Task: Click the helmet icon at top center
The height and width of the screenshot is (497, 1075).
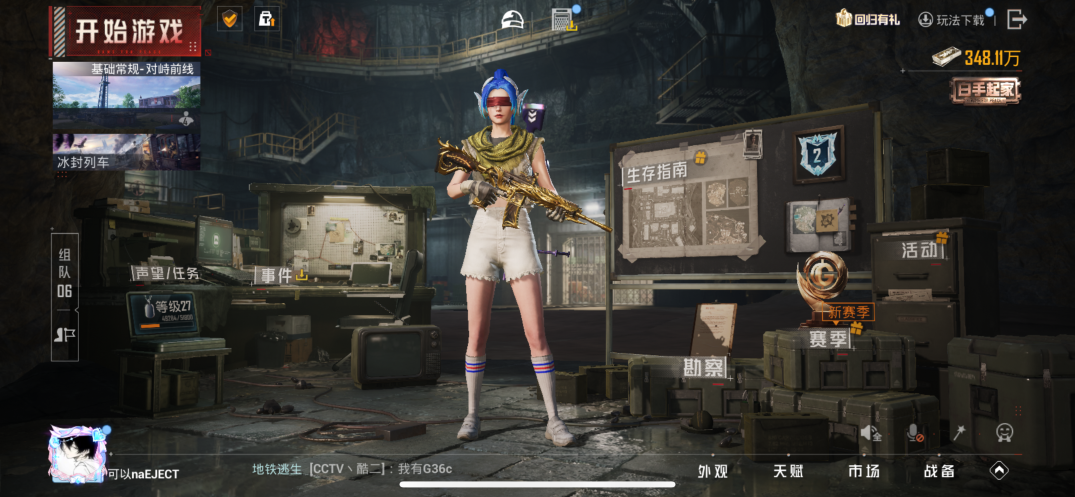Action: click(x=513, y=19)
